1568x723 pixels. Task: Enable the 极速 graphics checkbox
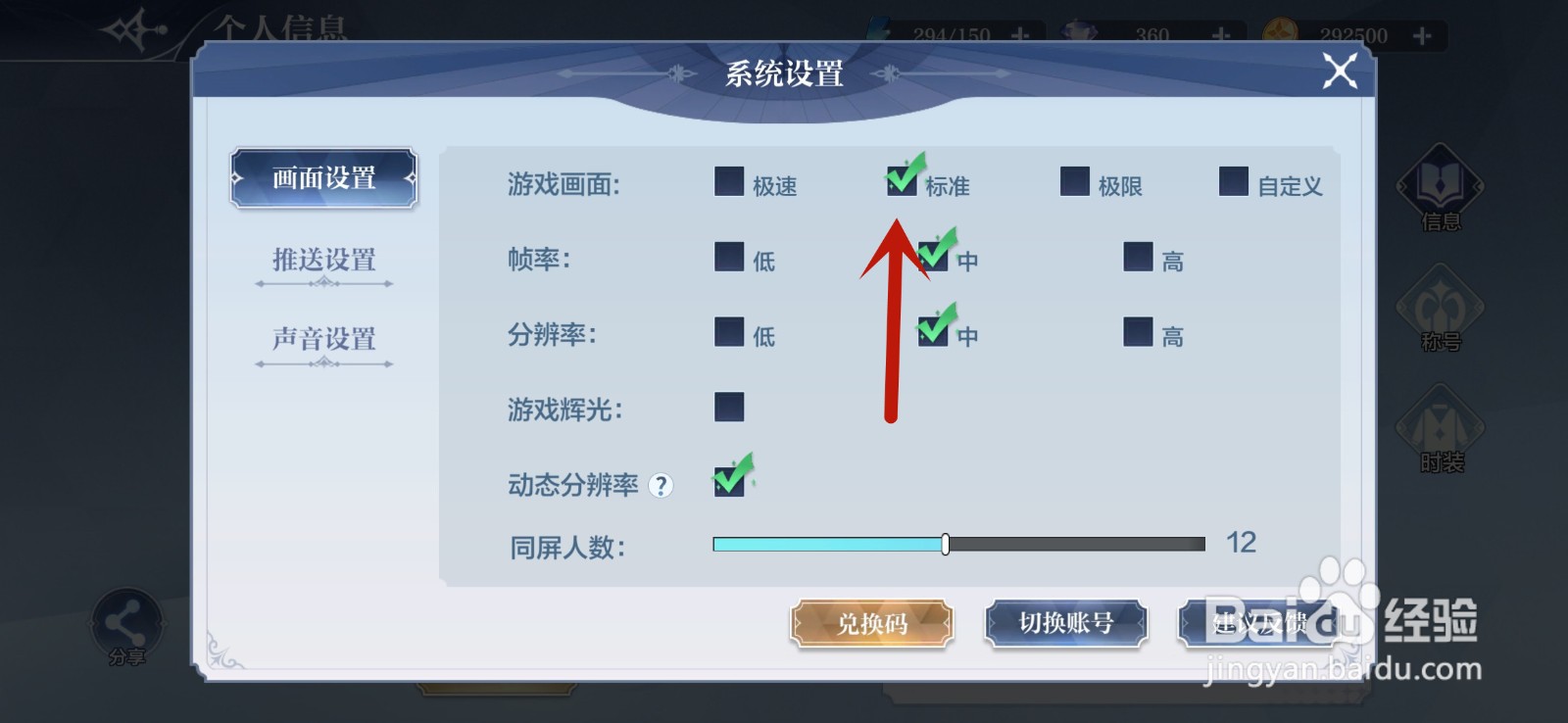point(728,181)
